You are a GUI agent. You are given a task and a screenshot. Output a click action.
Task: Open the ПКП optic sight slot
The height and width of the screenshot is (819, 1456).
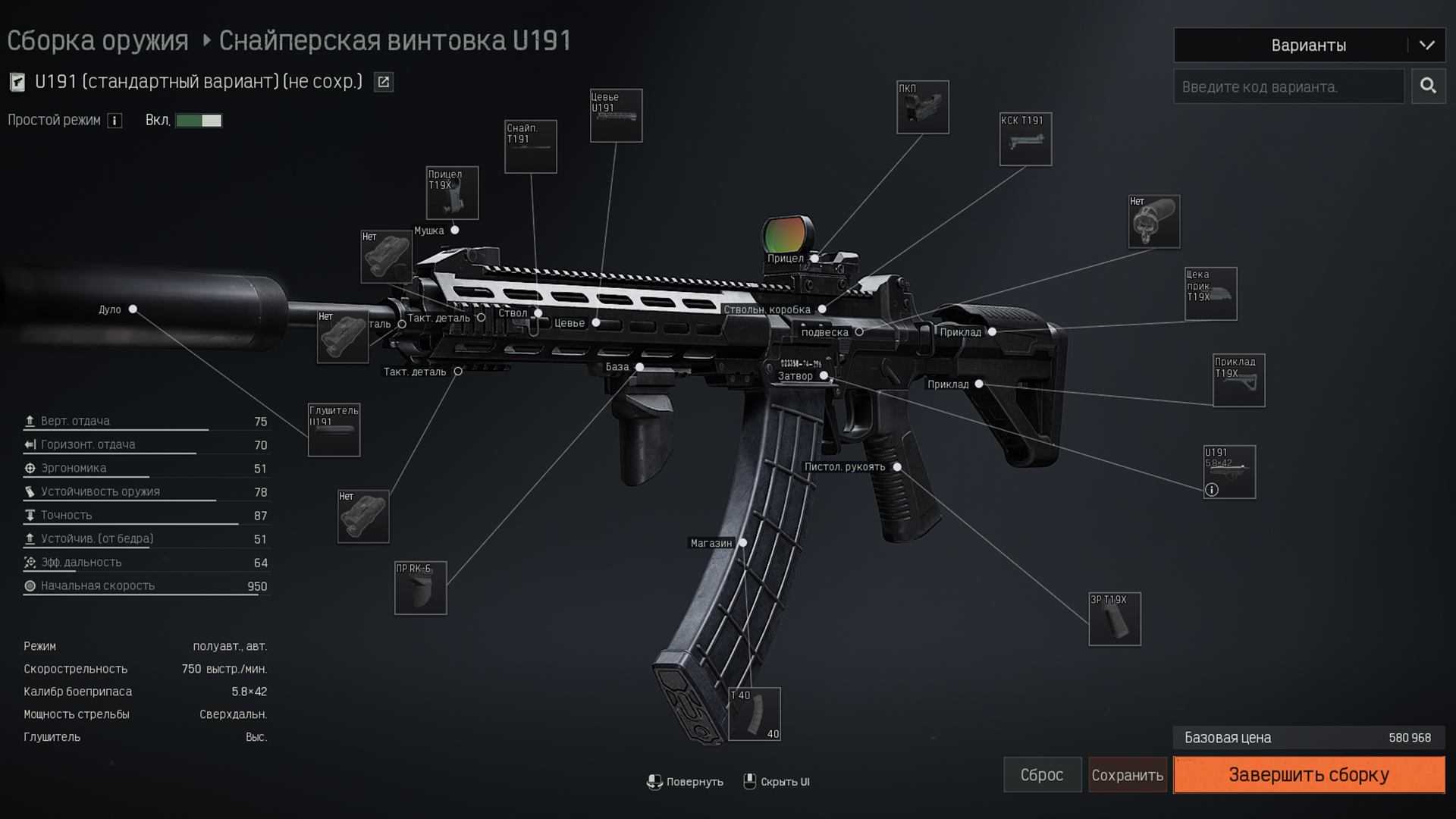tap(922, 108)
